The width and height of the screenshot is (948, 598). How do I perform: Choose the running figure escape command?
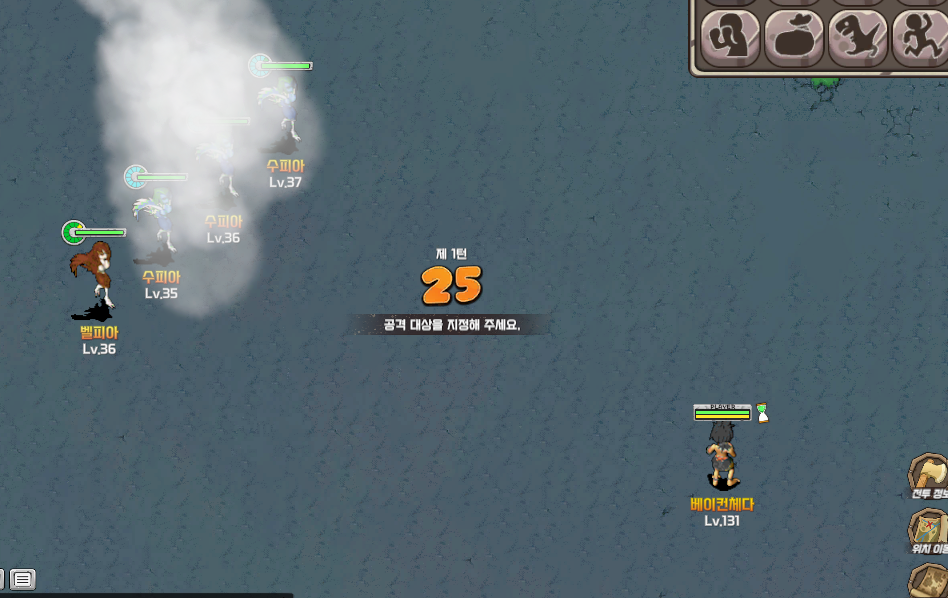[x=920, y=39]
